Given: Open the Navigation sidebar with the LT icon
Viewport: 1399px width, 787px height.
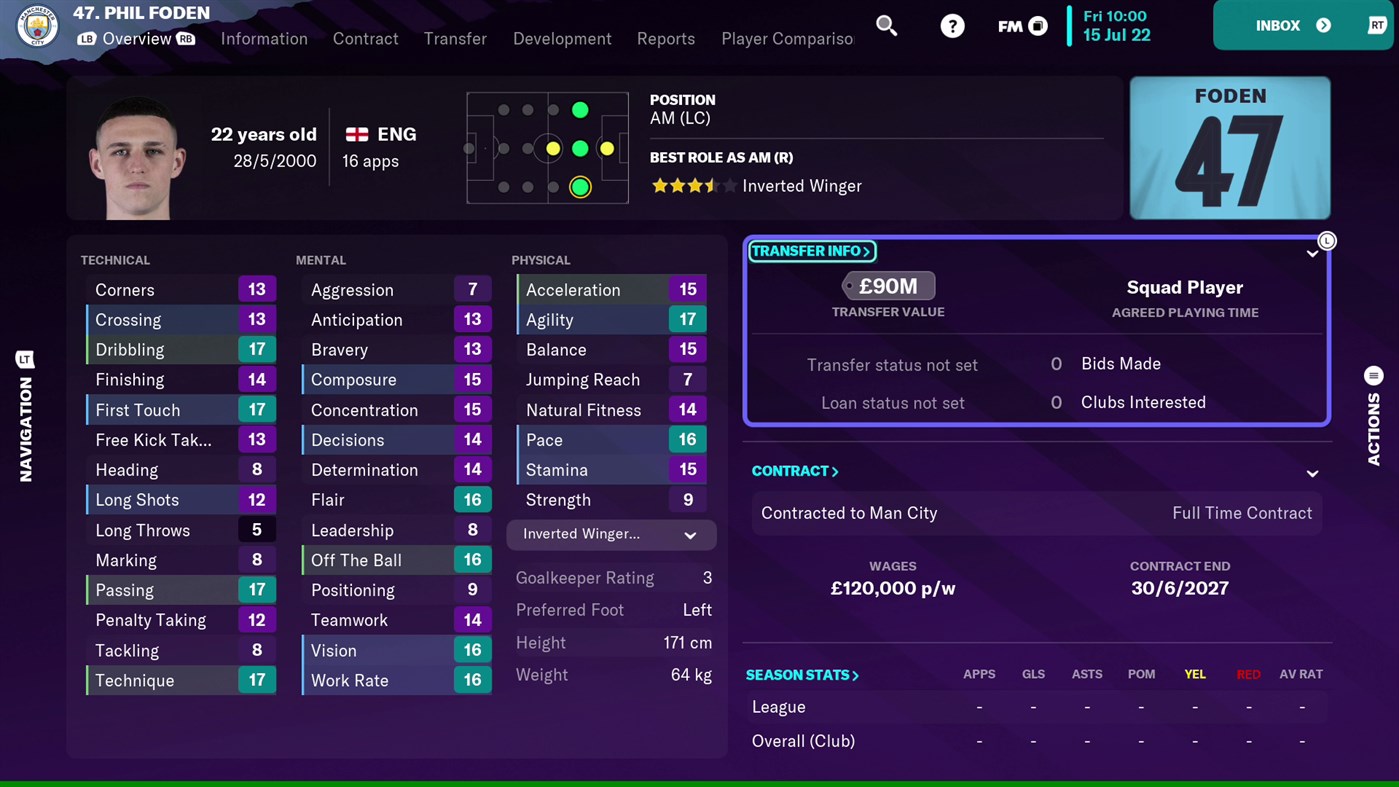Looking at the screenshot, I should click(x=25, y=359).
